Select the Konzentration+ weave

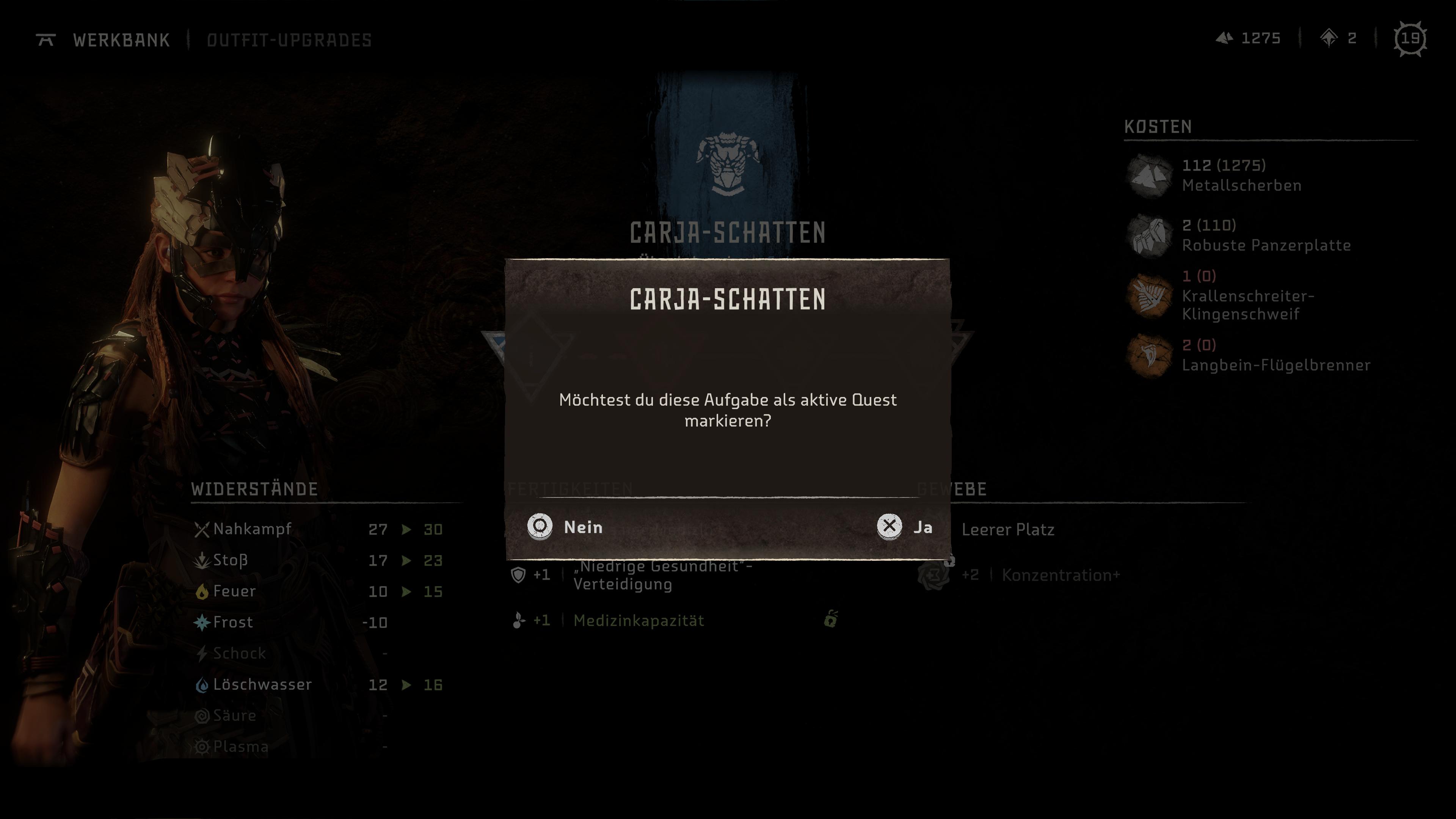click(x=1060, y=576)
